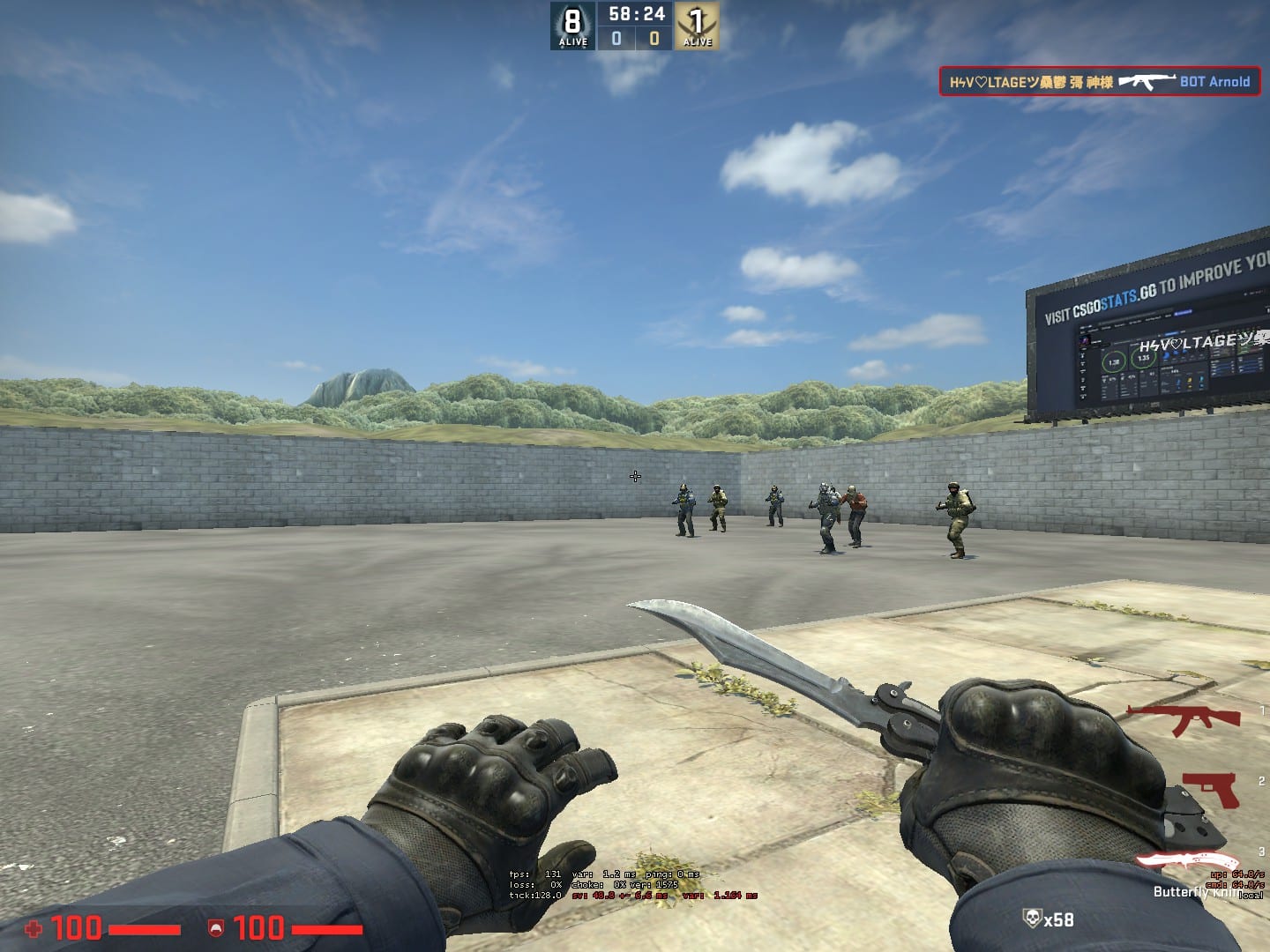Click the terrorist team alive badge
This screenshot has width=1270, height=952.
click(x=697, y=26)
